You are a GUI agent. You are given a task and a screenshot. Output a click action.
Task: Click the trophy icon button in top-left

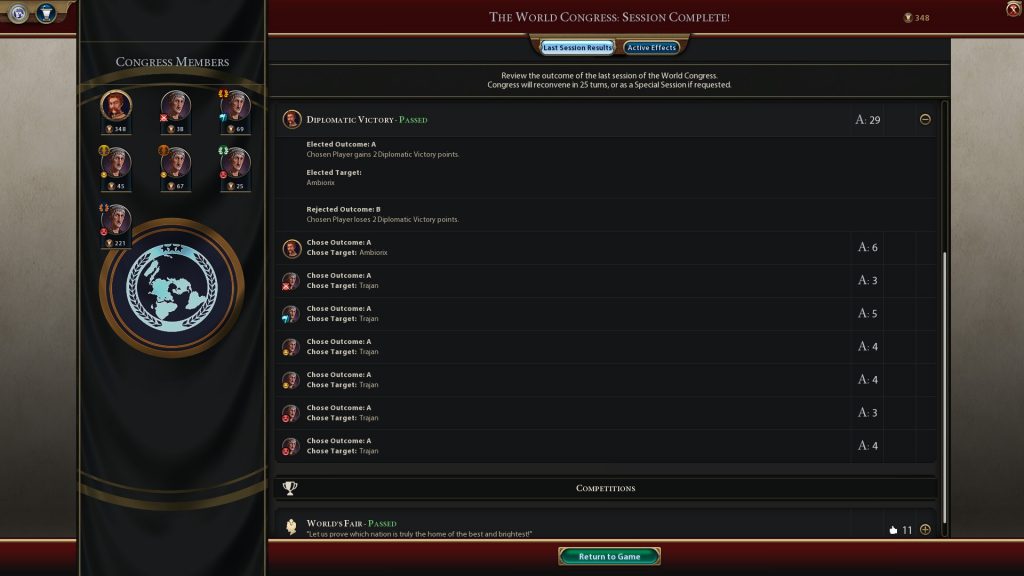pos(46,13)
